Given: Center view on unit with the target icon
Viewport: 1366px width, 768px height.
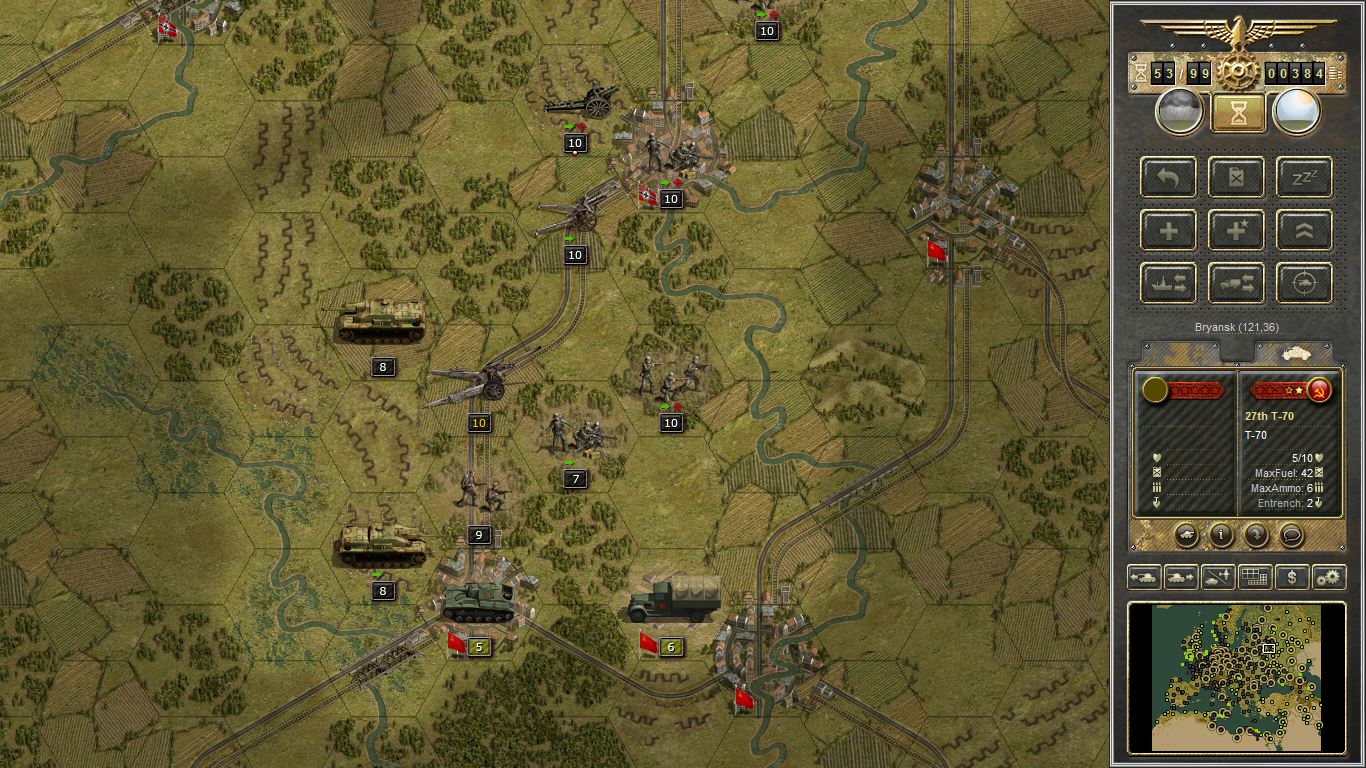Looking at the screenshot, I should click(1303, 283).
